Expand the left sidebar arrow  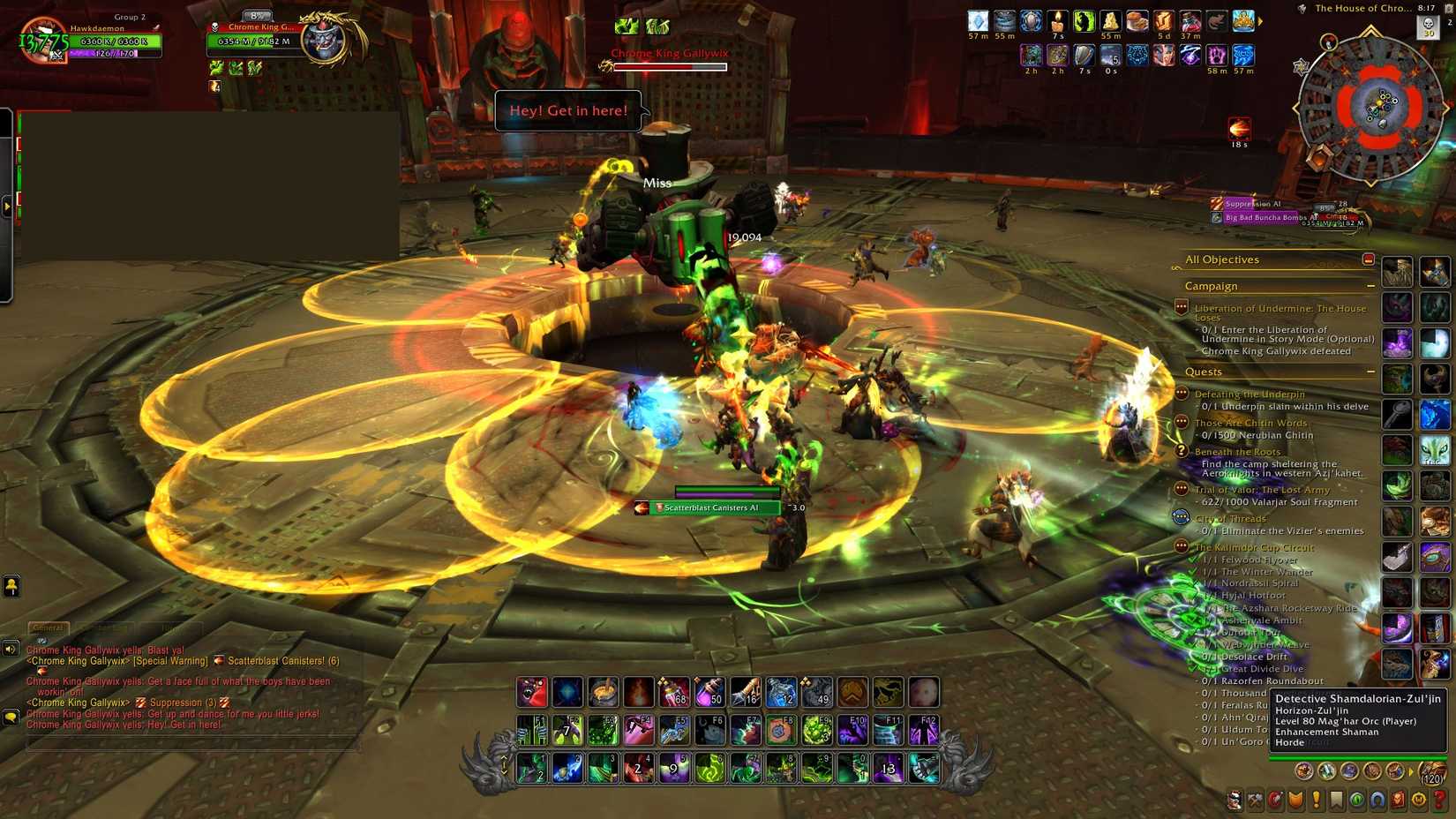(8, 205)
